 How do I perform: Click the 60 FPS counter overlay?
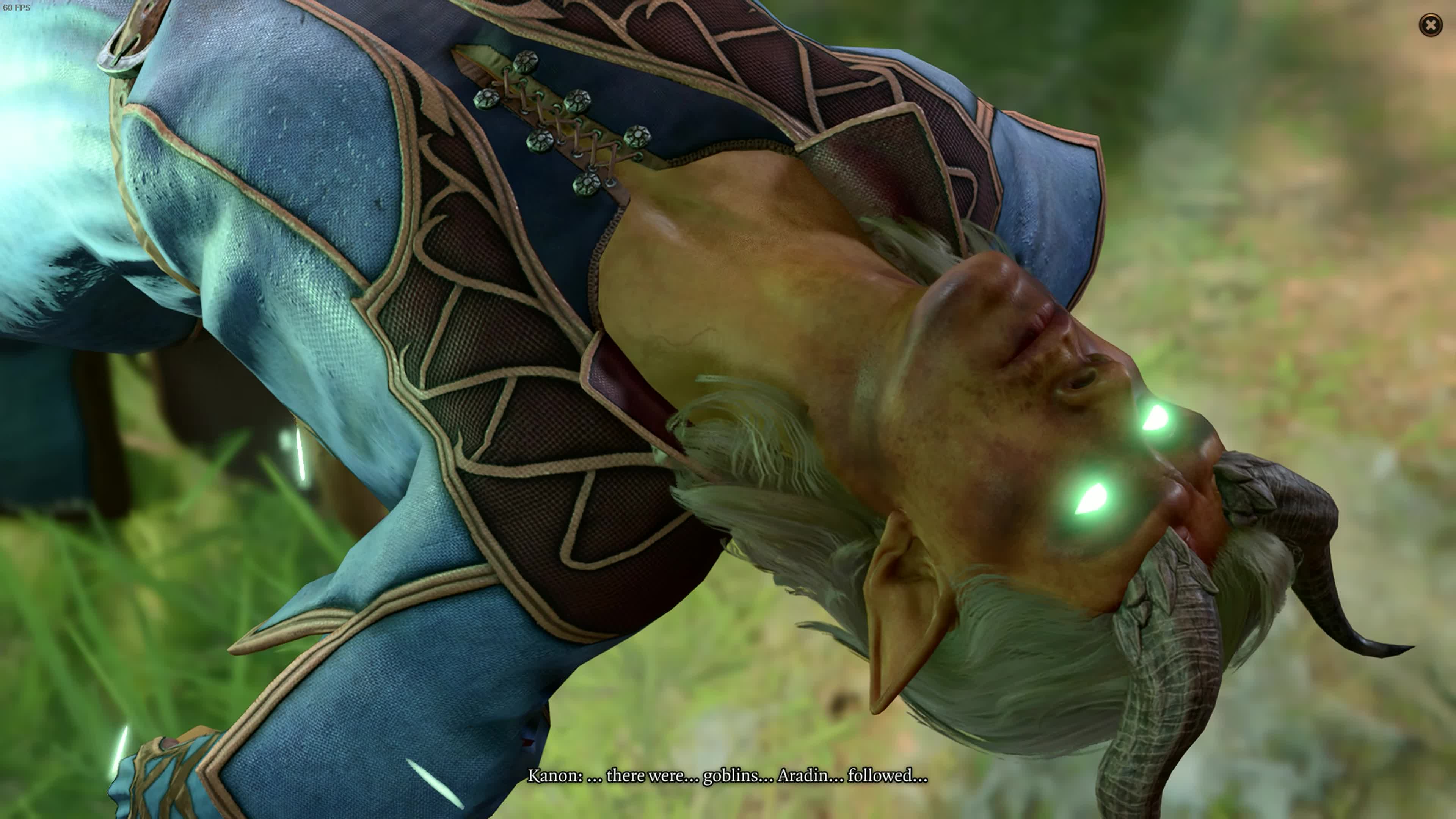click(17, 8)
